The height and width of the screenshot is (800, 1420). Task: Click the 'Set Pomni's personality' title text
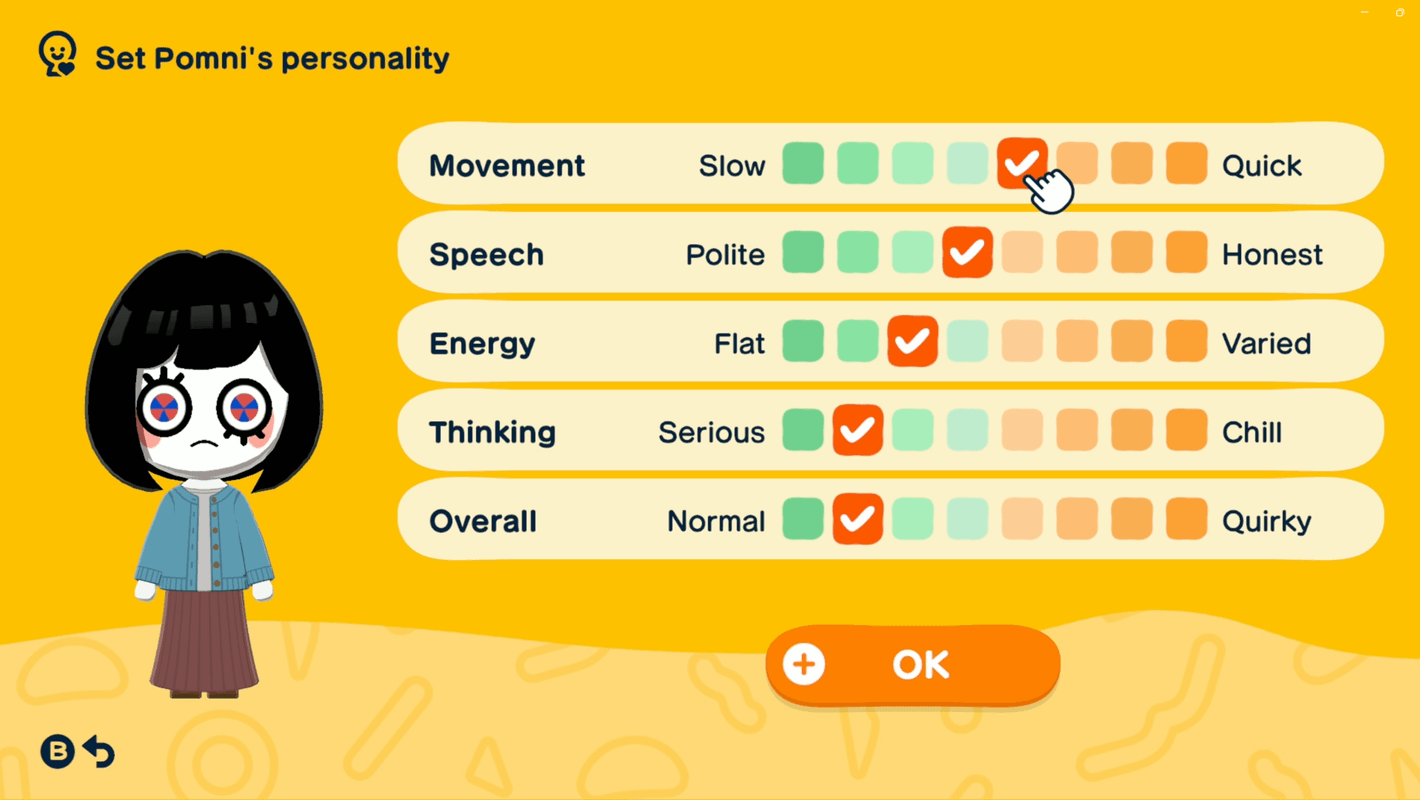(x=272, y=57)
